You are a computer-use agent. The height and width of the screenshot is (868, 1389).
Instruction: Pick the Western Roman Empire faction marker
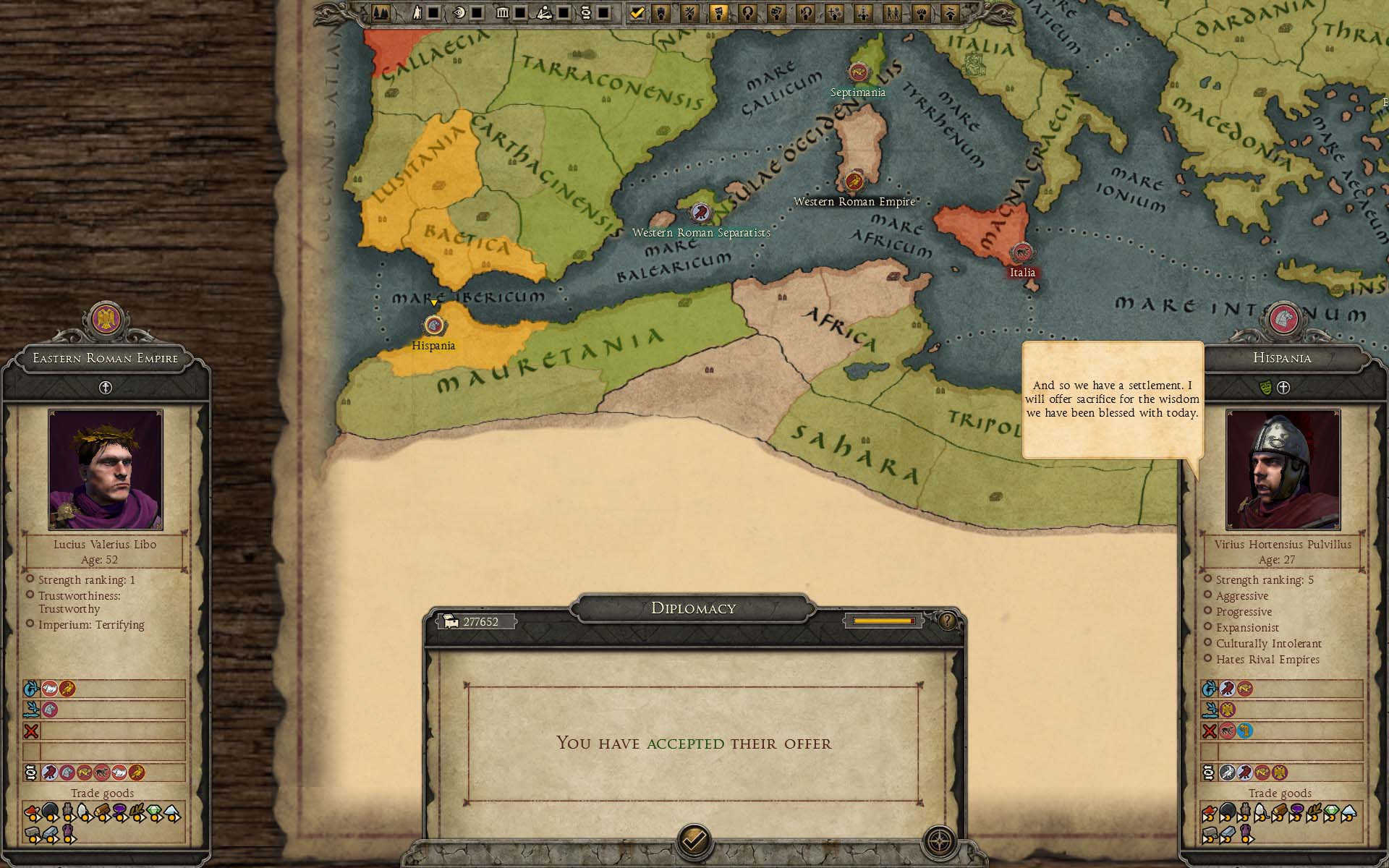coord(854,181)
